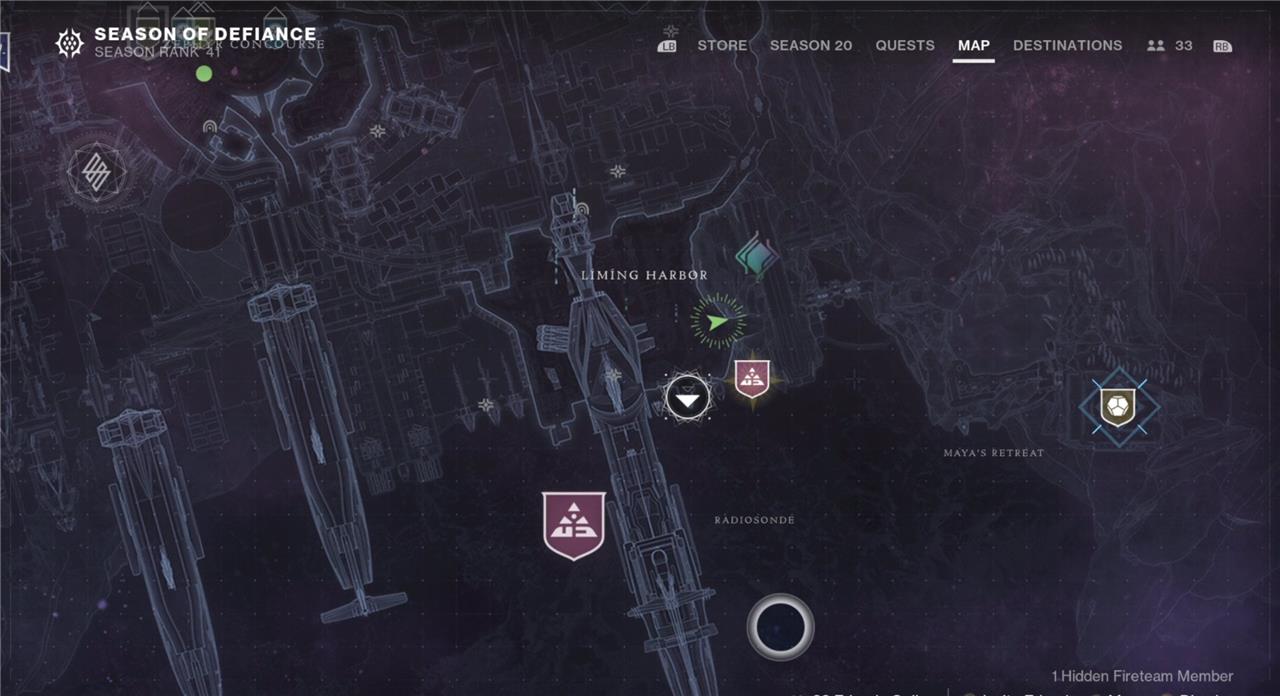Select the ball emblem marker at Maya's Retreat

[1119, 407]
